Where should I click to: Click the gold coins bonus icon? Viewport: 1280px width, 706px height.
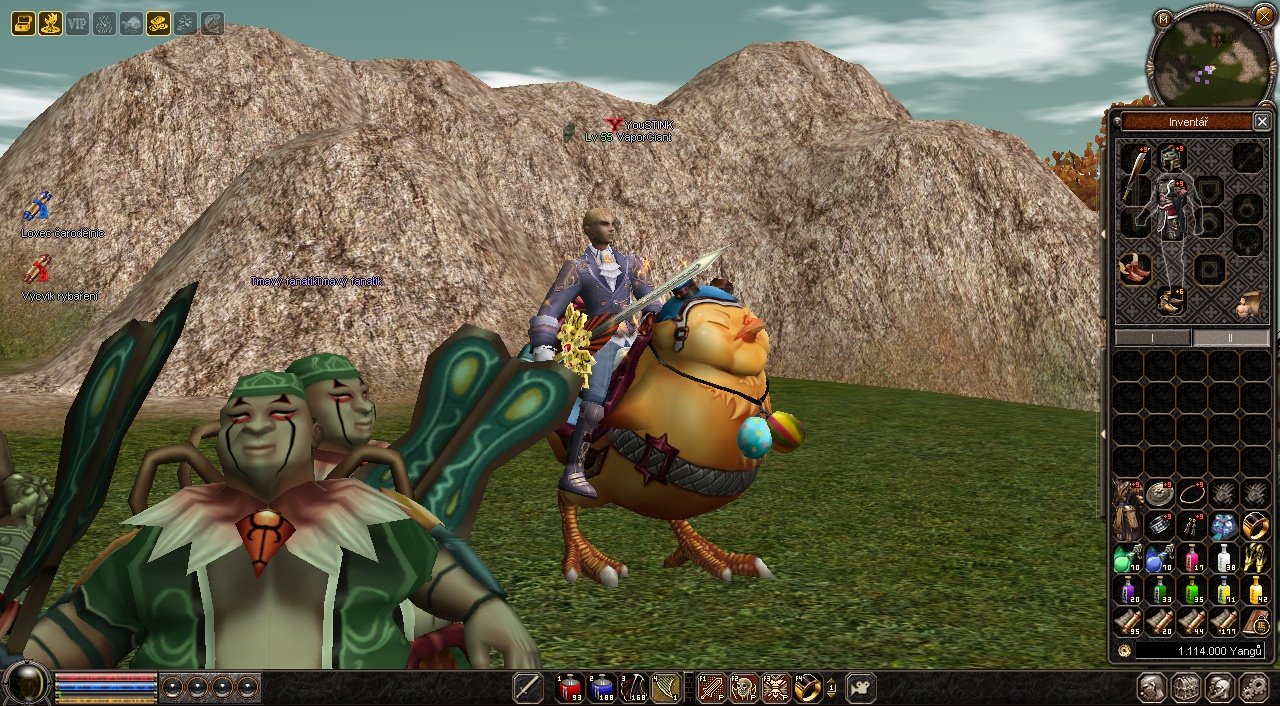pyautogui.click(x=158, y=23)
